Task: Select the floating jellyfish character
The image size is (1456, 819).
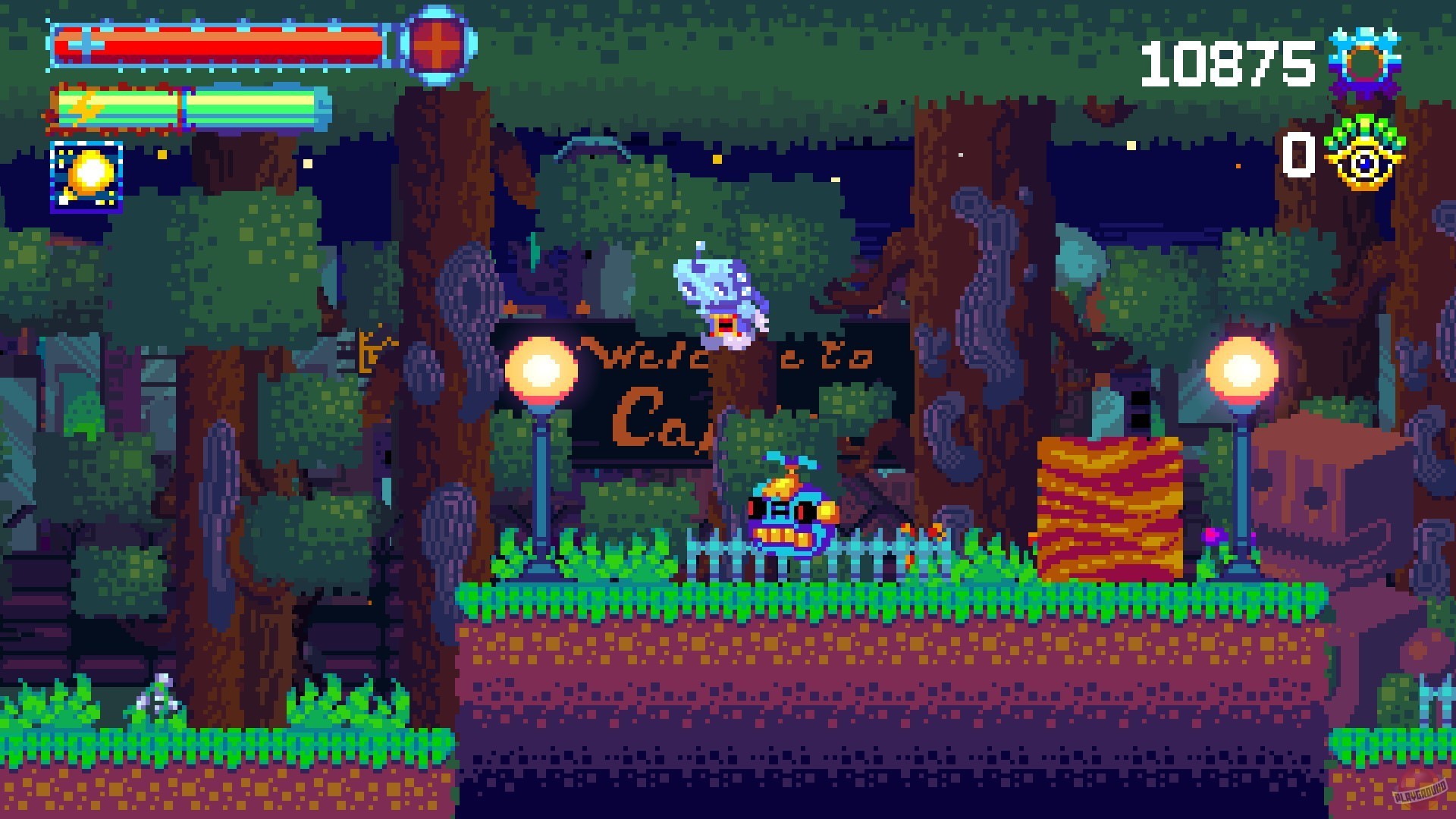Action: coord(720,296)
